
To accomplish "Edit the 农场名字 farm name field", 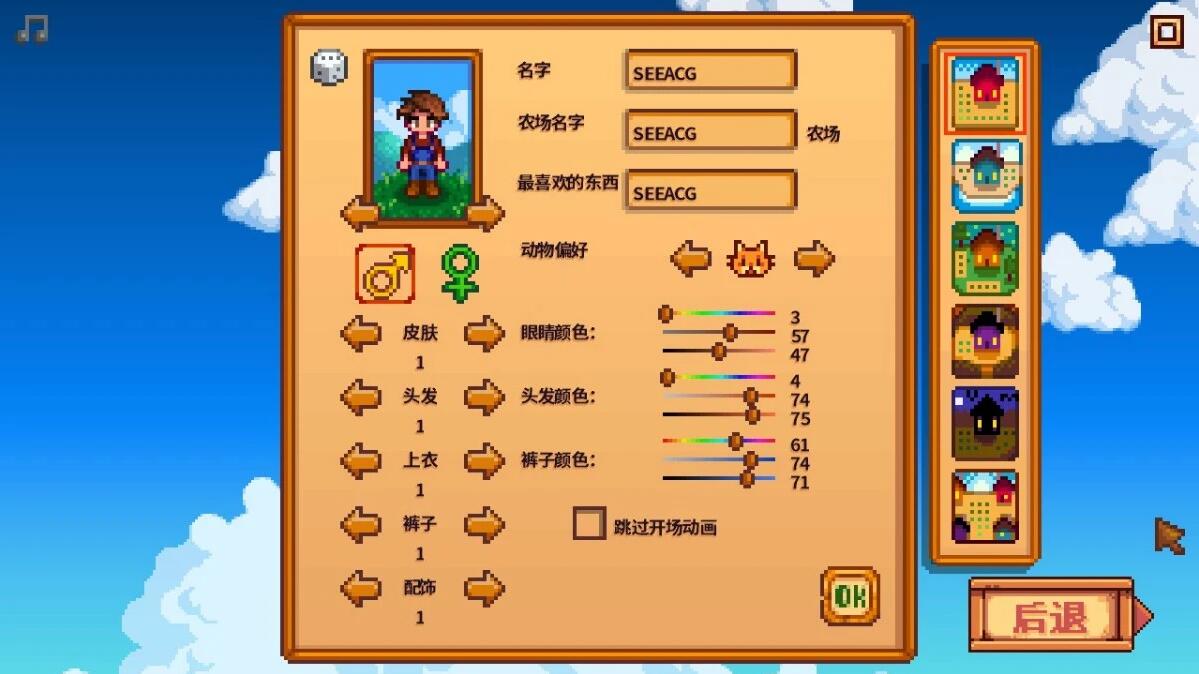I will pyautogui.click(x=710, y=132).
